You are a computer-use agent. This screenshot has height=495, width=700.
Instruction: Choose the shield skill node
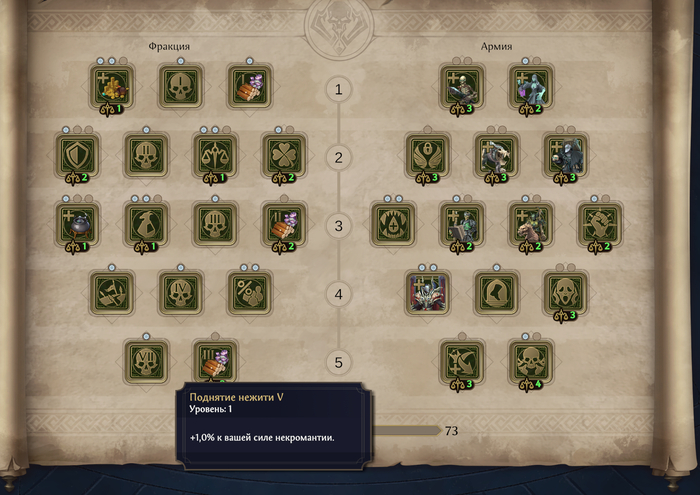[77, 155]
